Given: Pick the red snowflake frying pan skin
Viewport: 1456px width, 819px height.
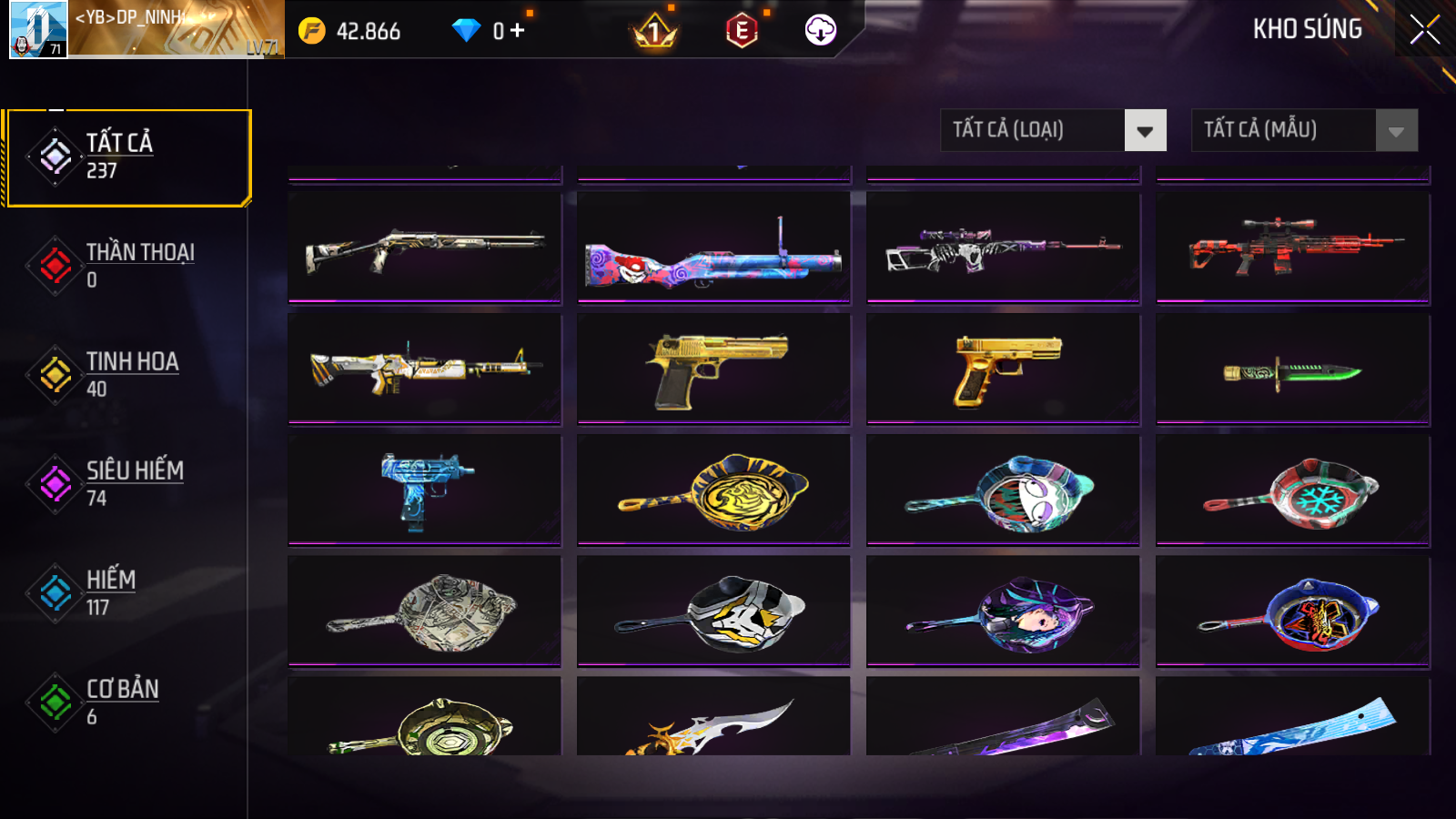Looking at the screenshot, I should click(1293, 490).
